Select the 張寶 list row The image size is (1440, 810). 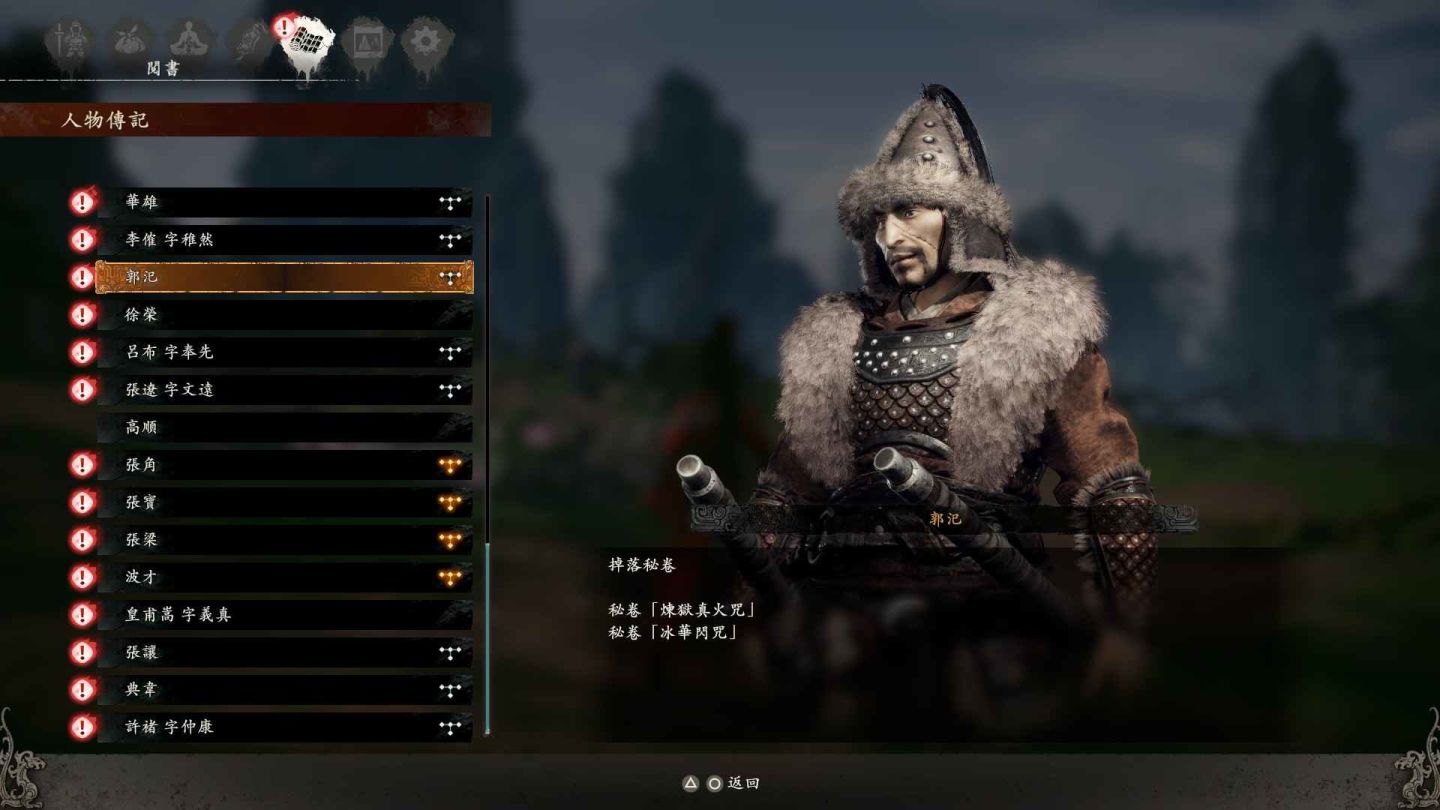[284, 502]
